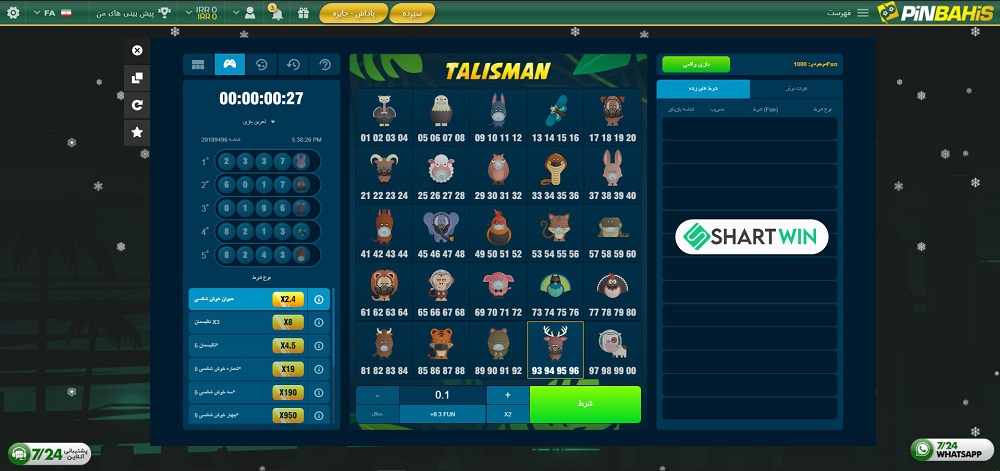Choose the X950 bet type option
Image resolution: width=1000 pixels, height=471 pixels.
(x=288, y=415)
